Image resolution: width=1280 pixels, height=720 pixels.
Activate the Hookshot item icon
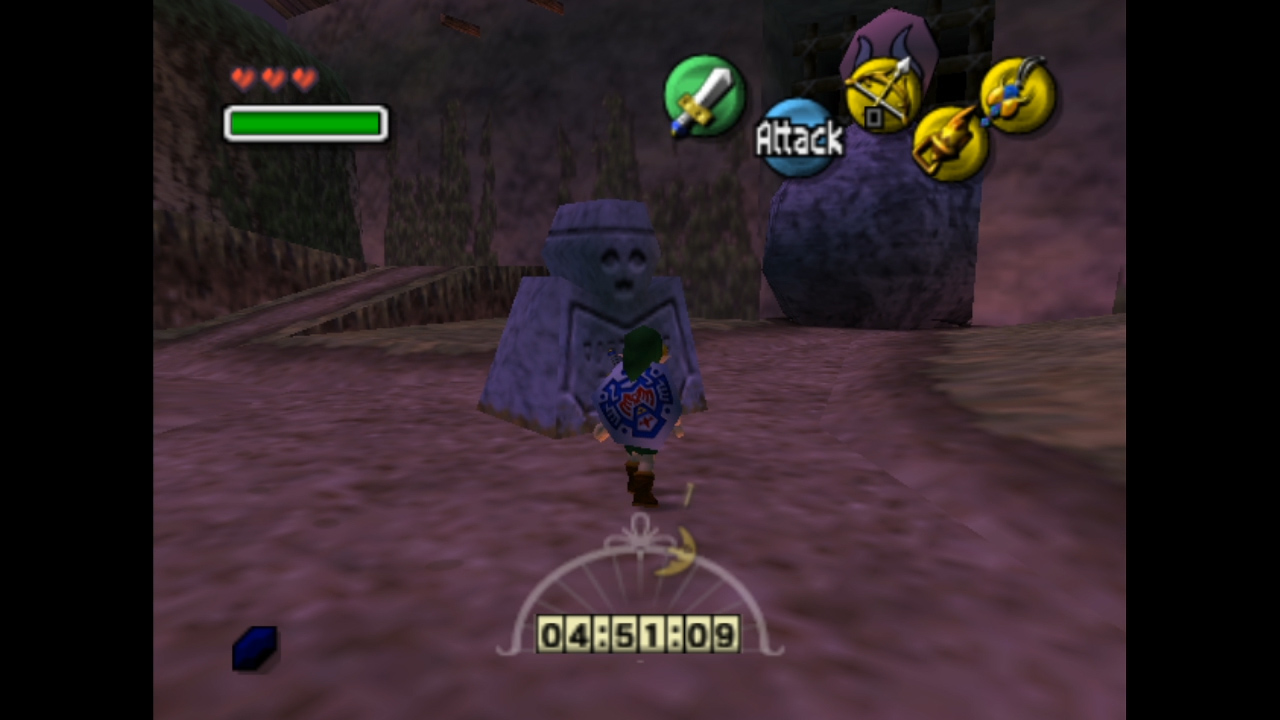pos(949,145)
